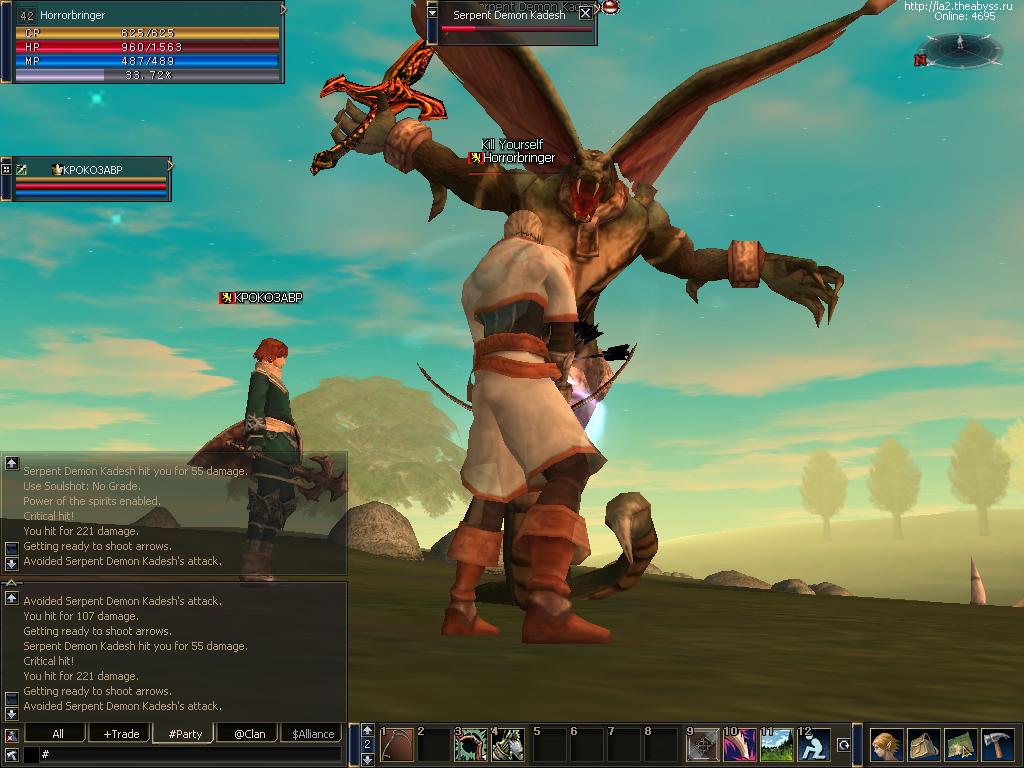The image size is (1024, 768).
Task: Trigger the pink claw skill in slot 10
Action: click(740, 745)
